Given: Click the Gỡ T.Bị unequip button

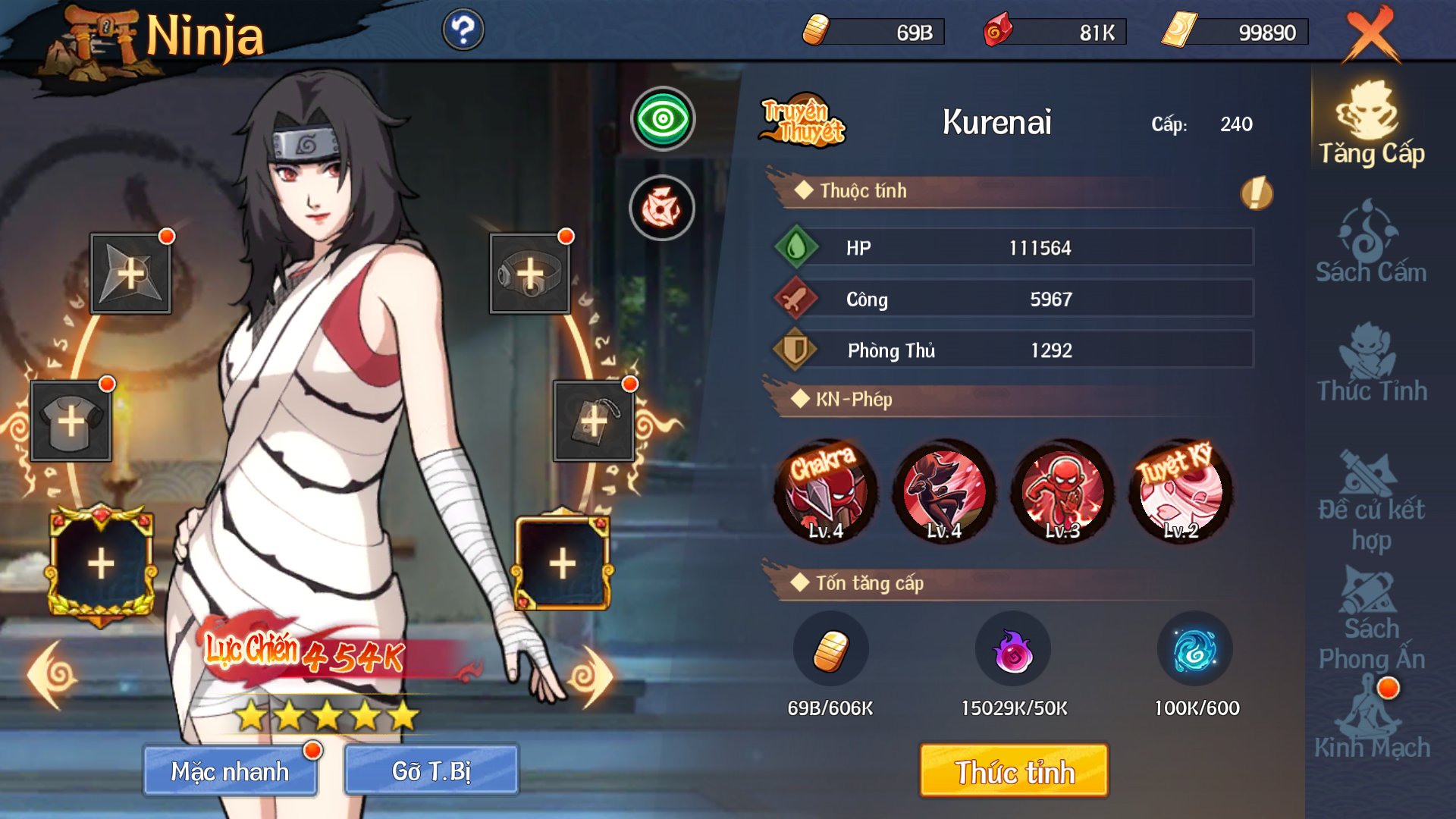Looking at the screenshot, I should (x=431, y=770).
